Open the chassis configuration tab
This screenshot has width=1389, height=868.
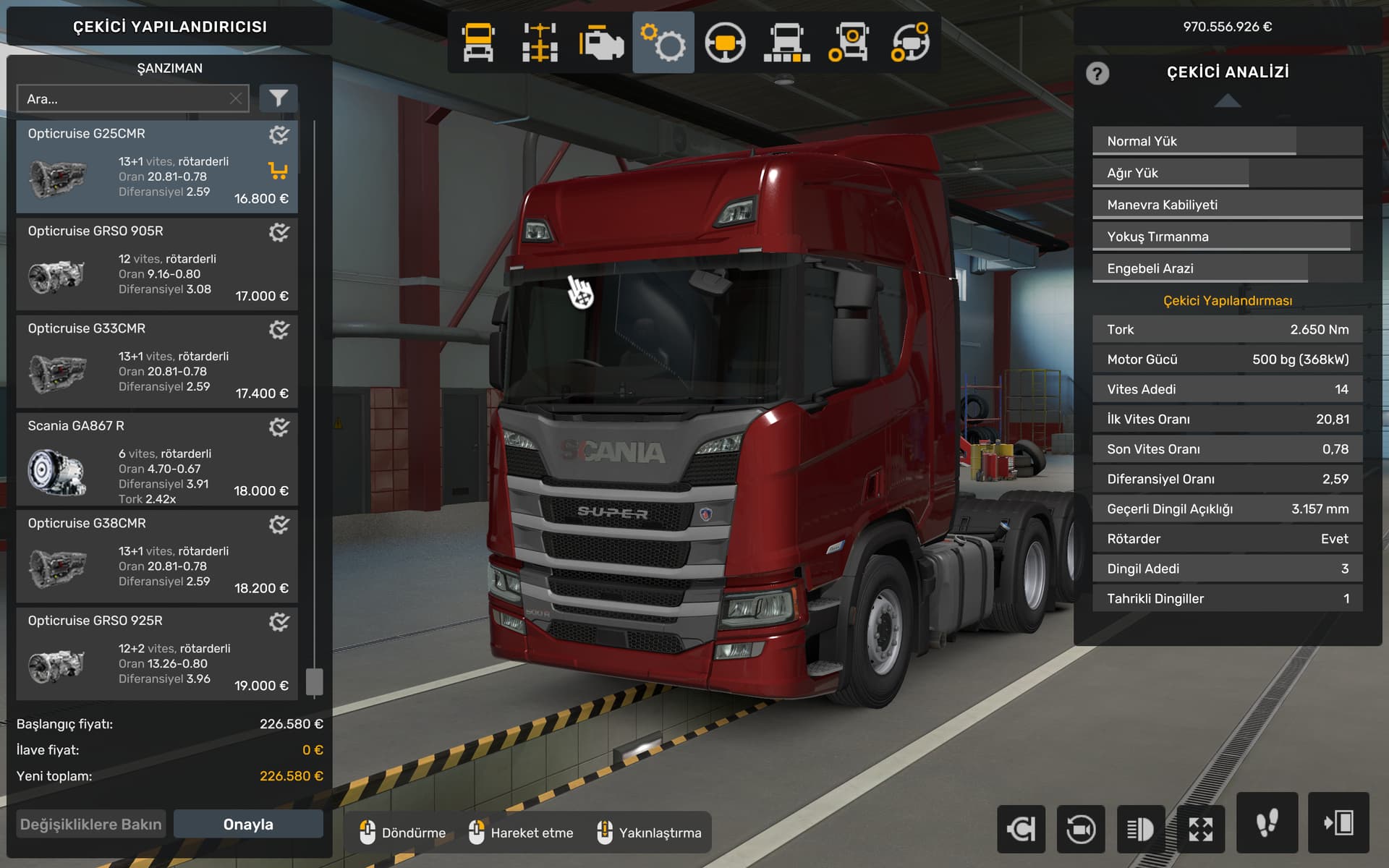point(540,43)
